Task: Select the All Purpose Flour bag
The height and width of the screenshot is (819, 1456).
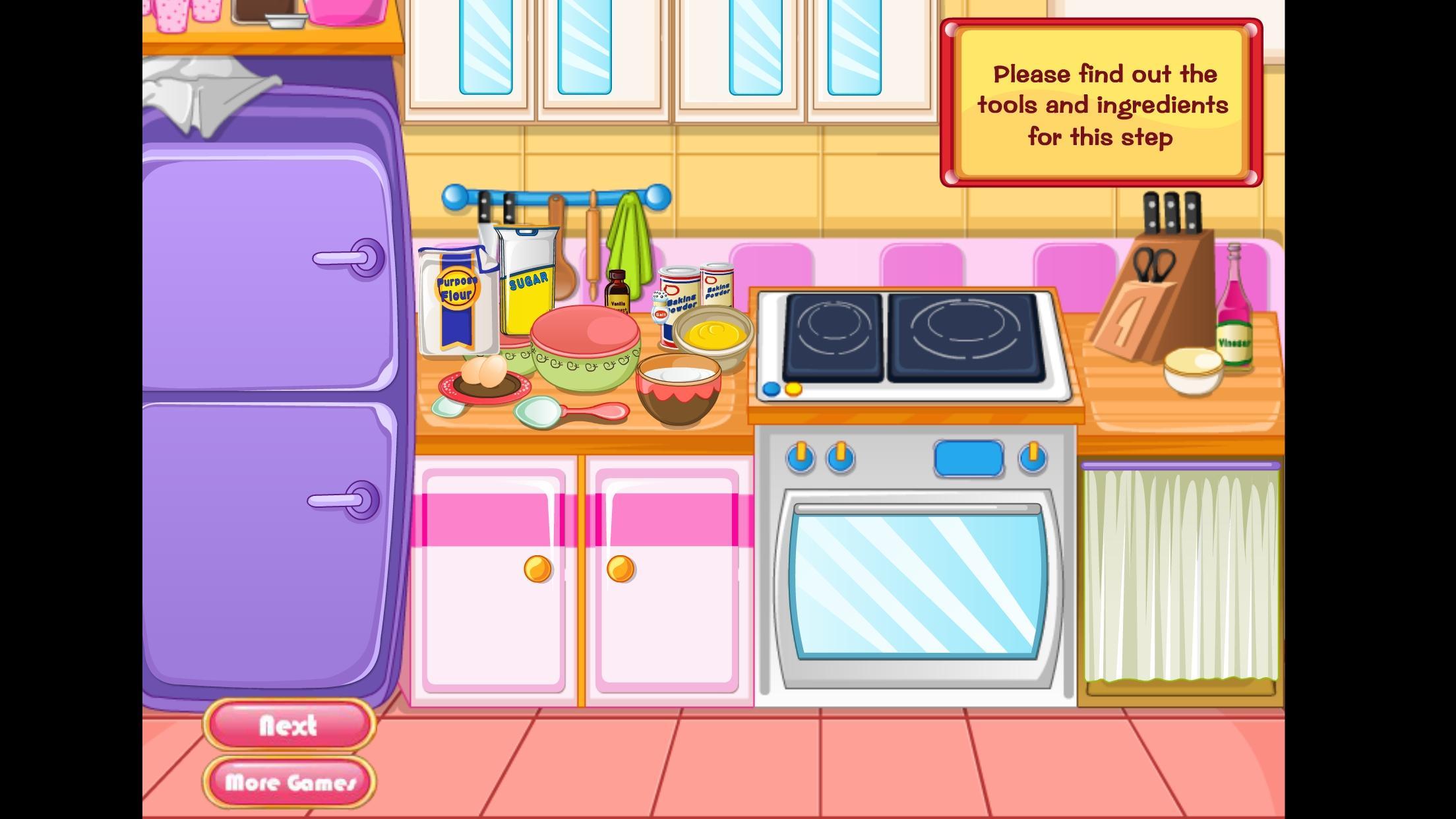Action: [x=456, y=302]
